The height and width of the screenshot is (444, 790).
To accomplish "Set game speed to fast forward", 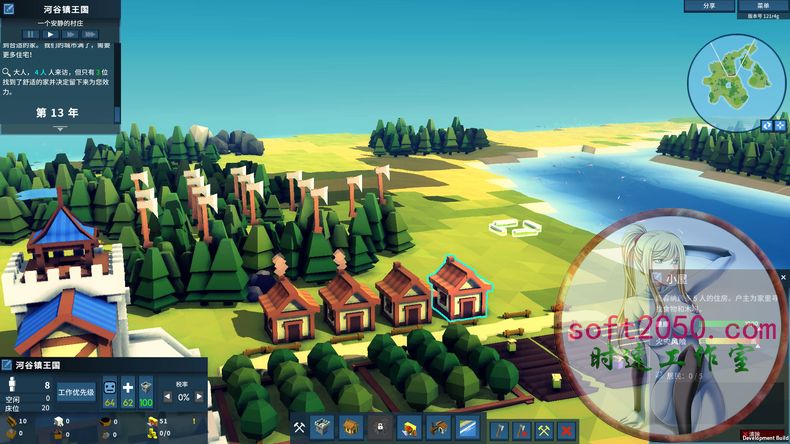I will pyautogui.click(x=71, y=34).
